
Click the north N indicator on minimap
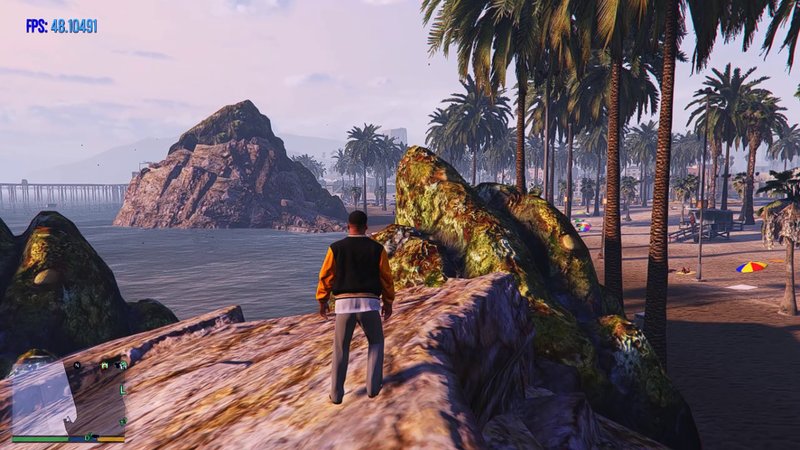77,365
